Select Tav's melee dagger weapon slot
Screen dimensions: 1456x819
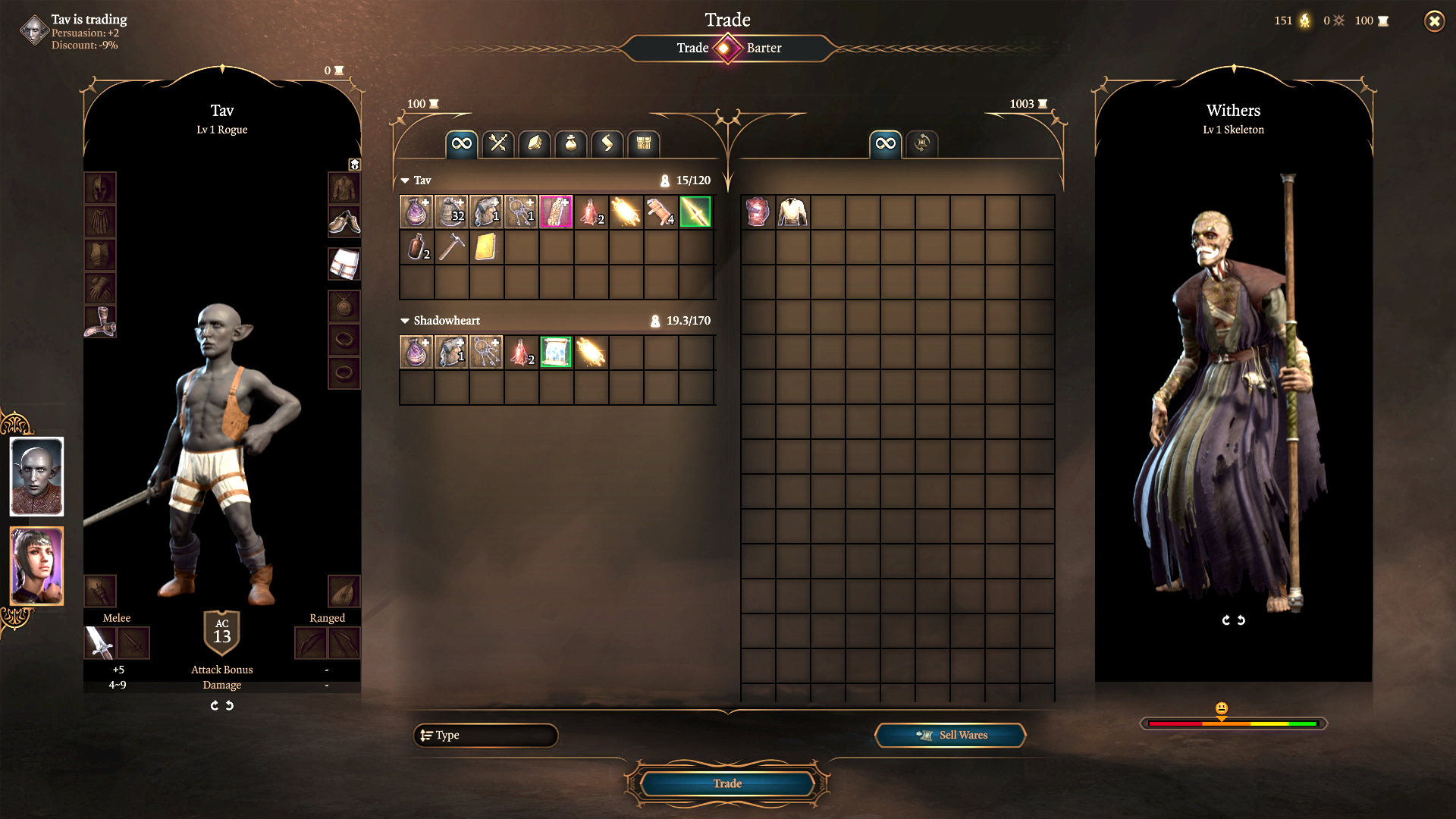click(x=99, y=643)
